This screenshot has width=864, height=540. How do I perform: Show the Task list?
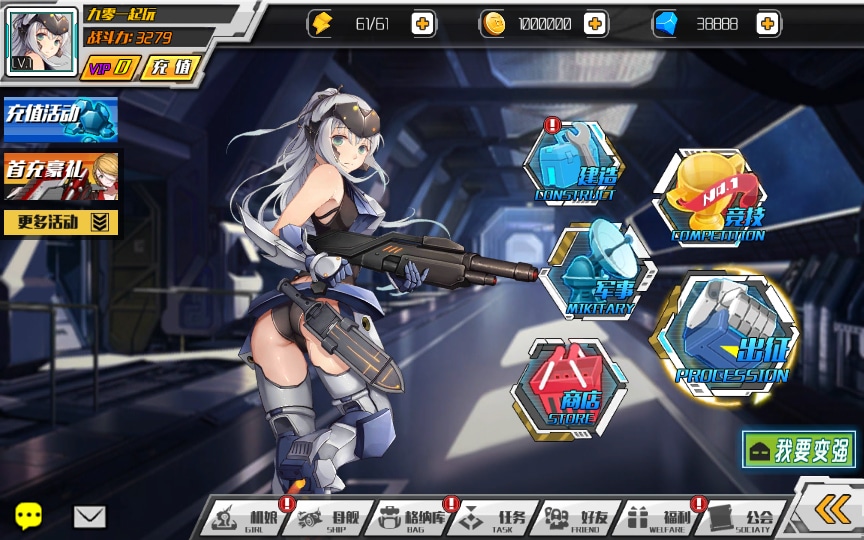coord(494,518)
